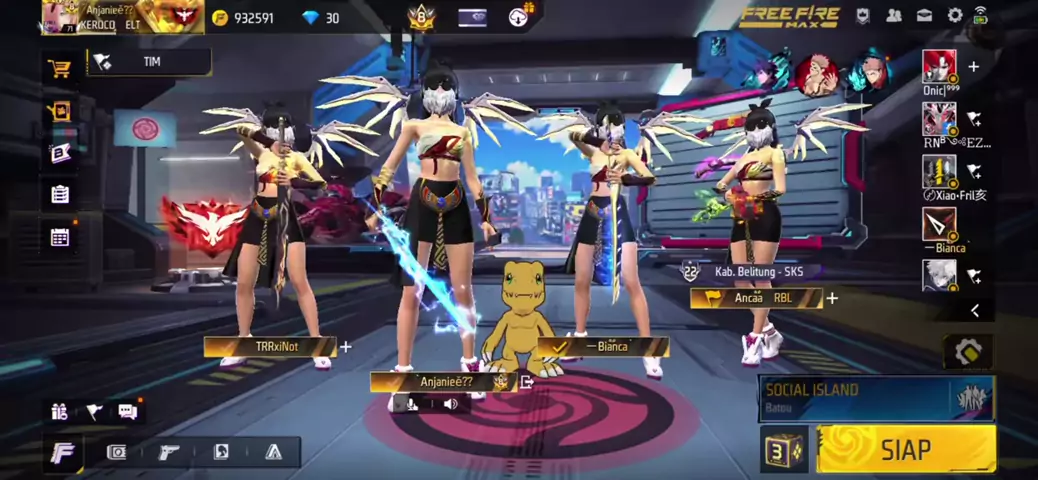This screenshot has width=1038, height=480.
Task: Select the squad size dice button
Action: (x=785, y=450)
